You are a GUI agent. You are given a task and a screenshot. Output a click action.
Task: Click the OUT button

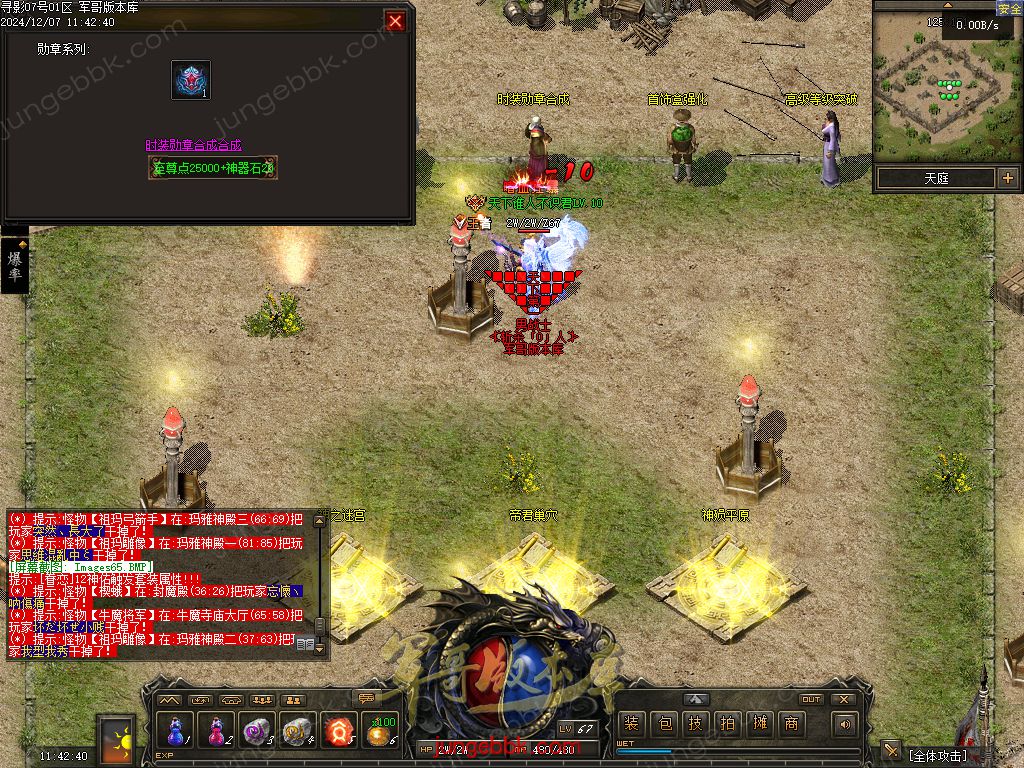point(811,699)
